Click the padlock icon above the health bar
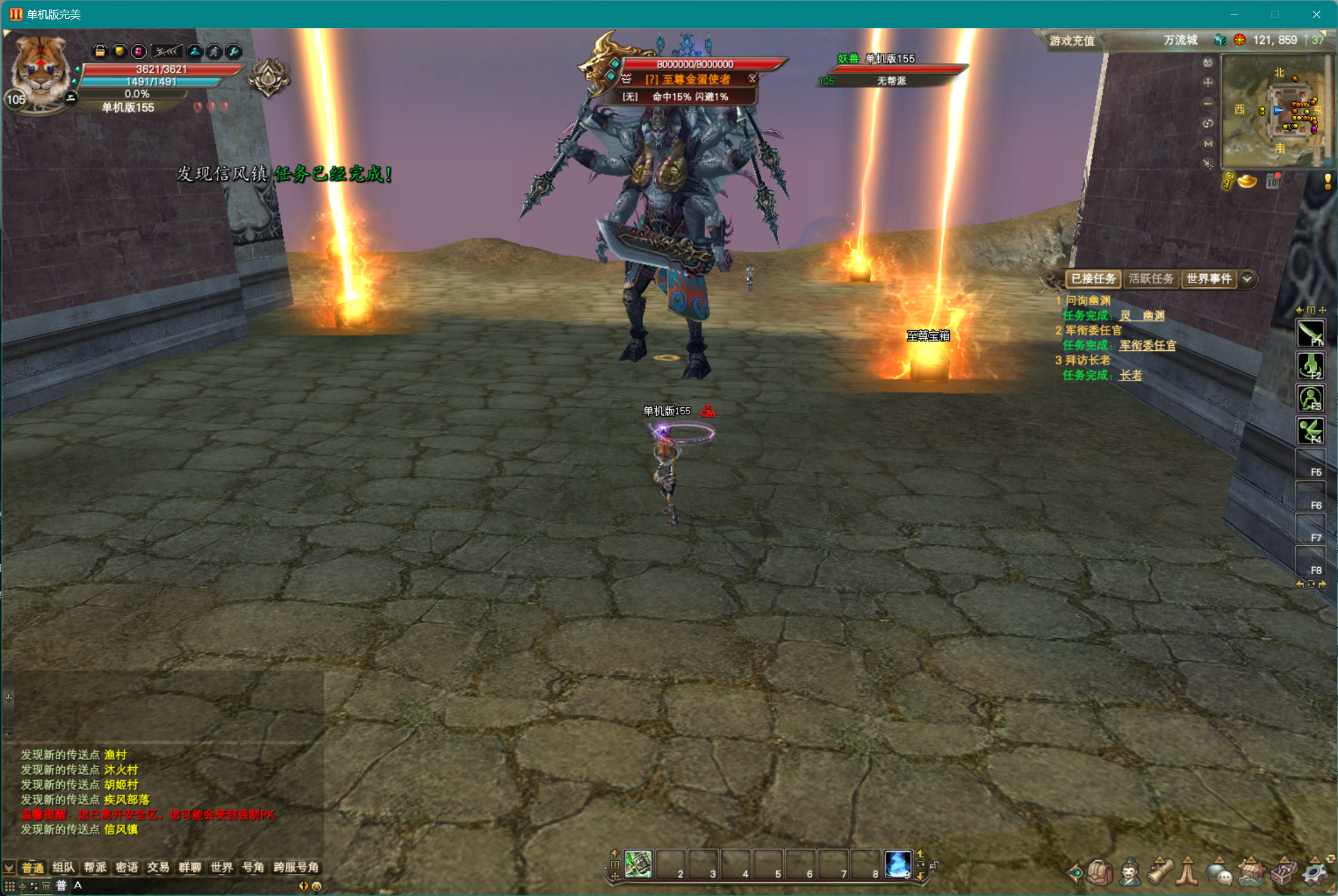1338x896 pixels. 100,52
